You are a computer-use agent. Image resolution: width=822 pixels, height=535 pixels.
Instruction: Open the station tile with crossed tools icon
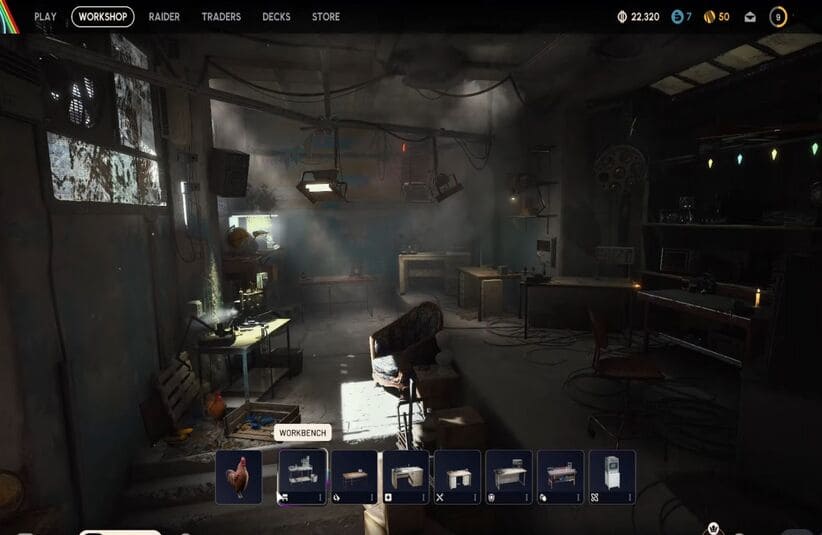457,476
